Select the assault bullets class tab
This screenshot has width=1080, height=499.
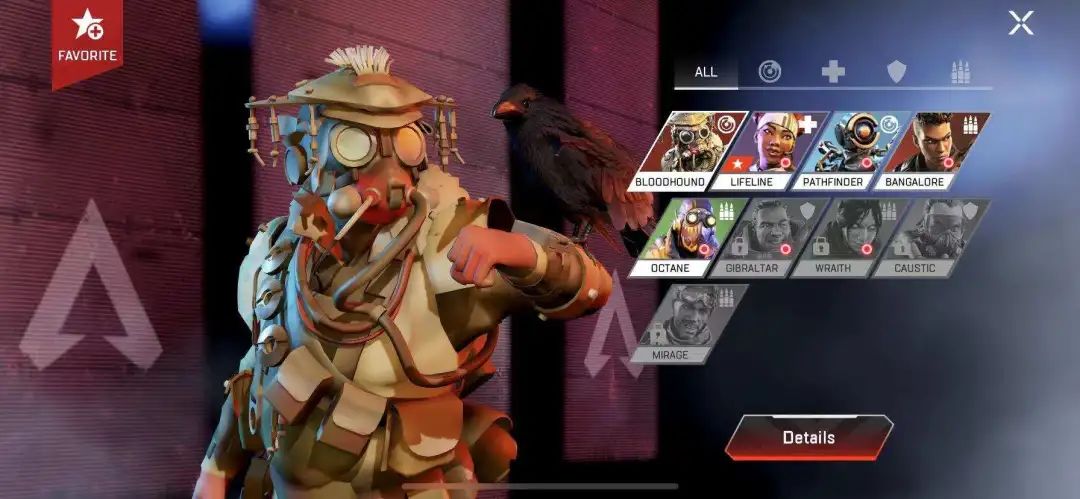tap(960, 72)
